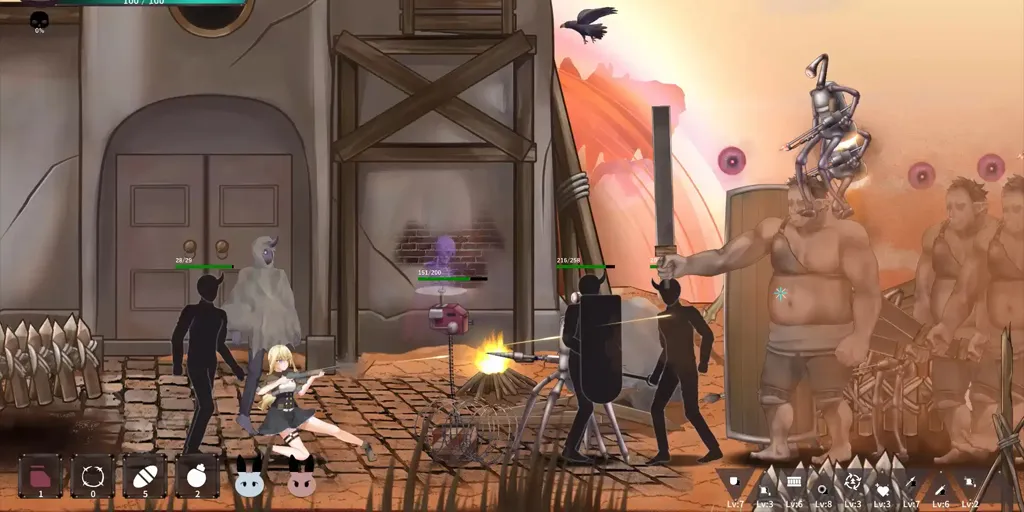Screen dimensions: 1024x512
Task: Select the fence barricade skill at Lv:6
Action: click(x=794, y=483)
